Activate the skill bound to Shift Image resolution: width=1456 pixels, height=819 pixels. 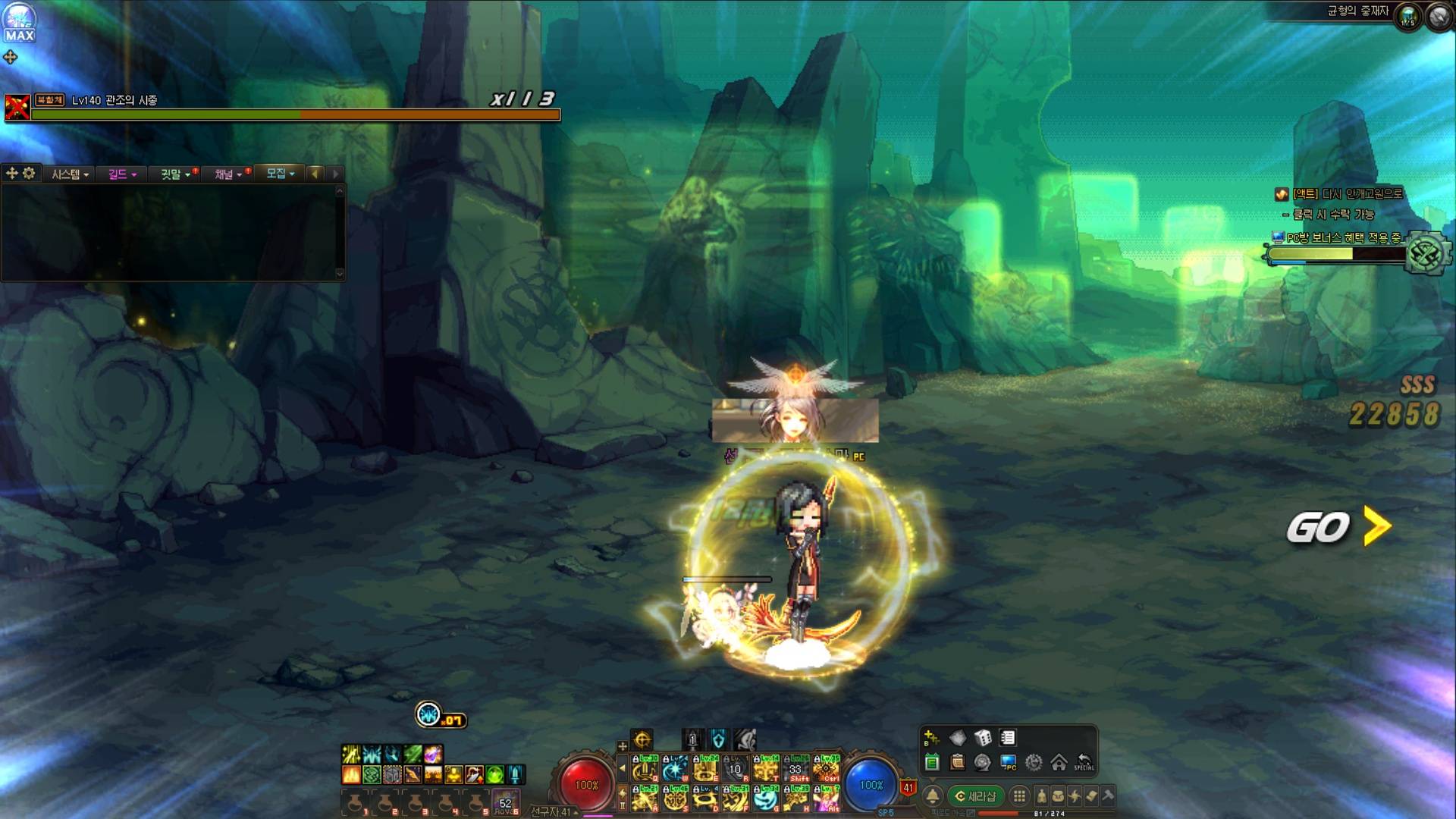[x=796, y=770]
